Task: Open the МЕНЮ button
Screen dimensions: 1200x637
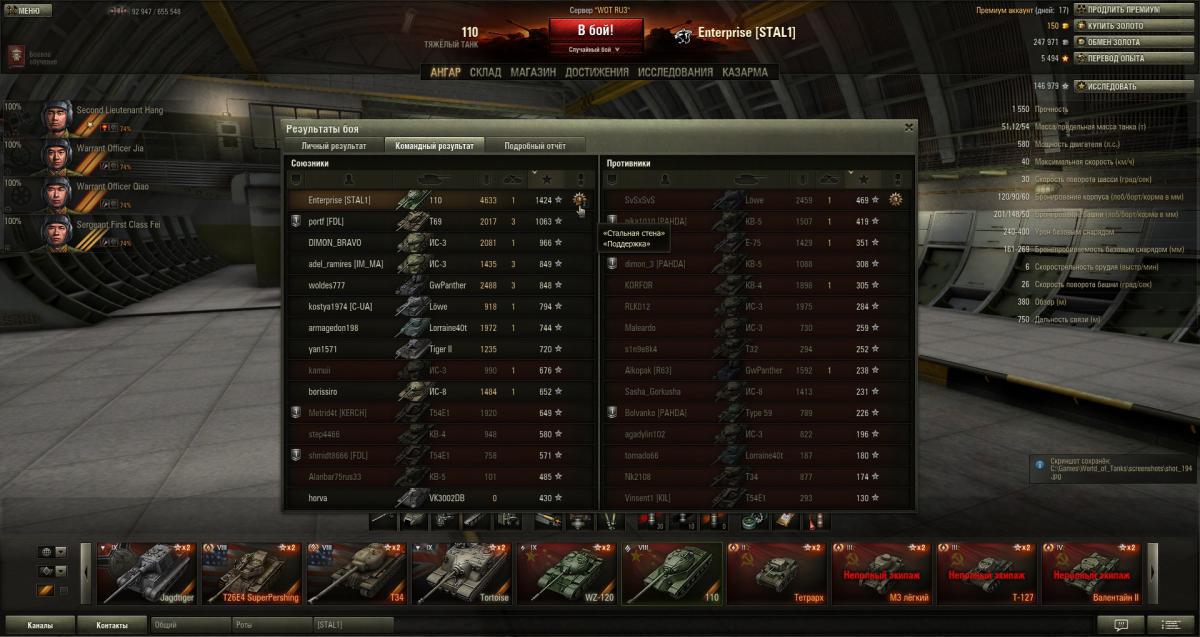Action: pyautogui.click(x=24, y=10)
